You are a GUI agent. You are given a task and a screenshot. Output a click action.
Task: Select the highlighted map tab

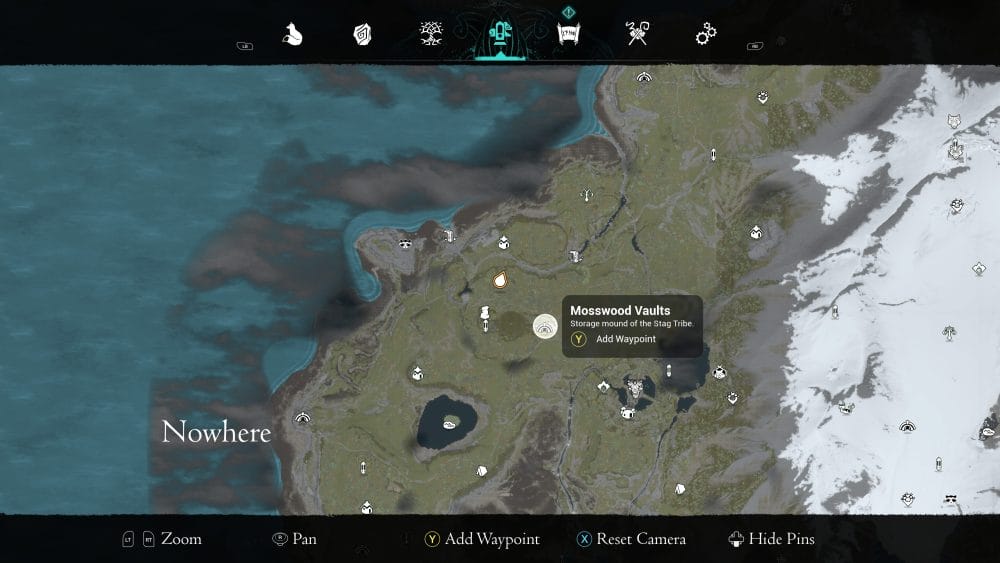click(x=498, y=36)
